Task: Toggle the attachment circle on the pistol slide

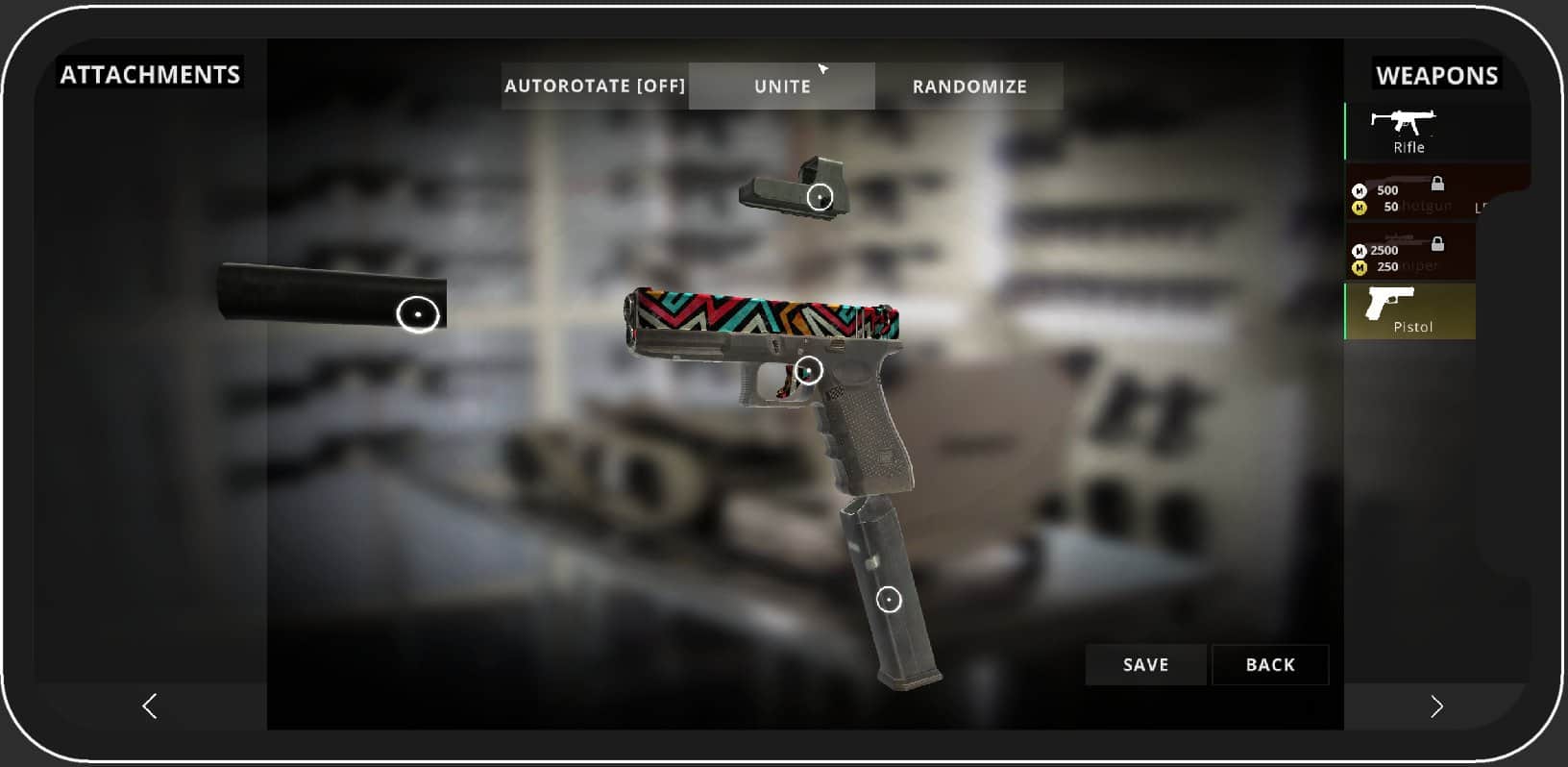Action: [809, 368]
